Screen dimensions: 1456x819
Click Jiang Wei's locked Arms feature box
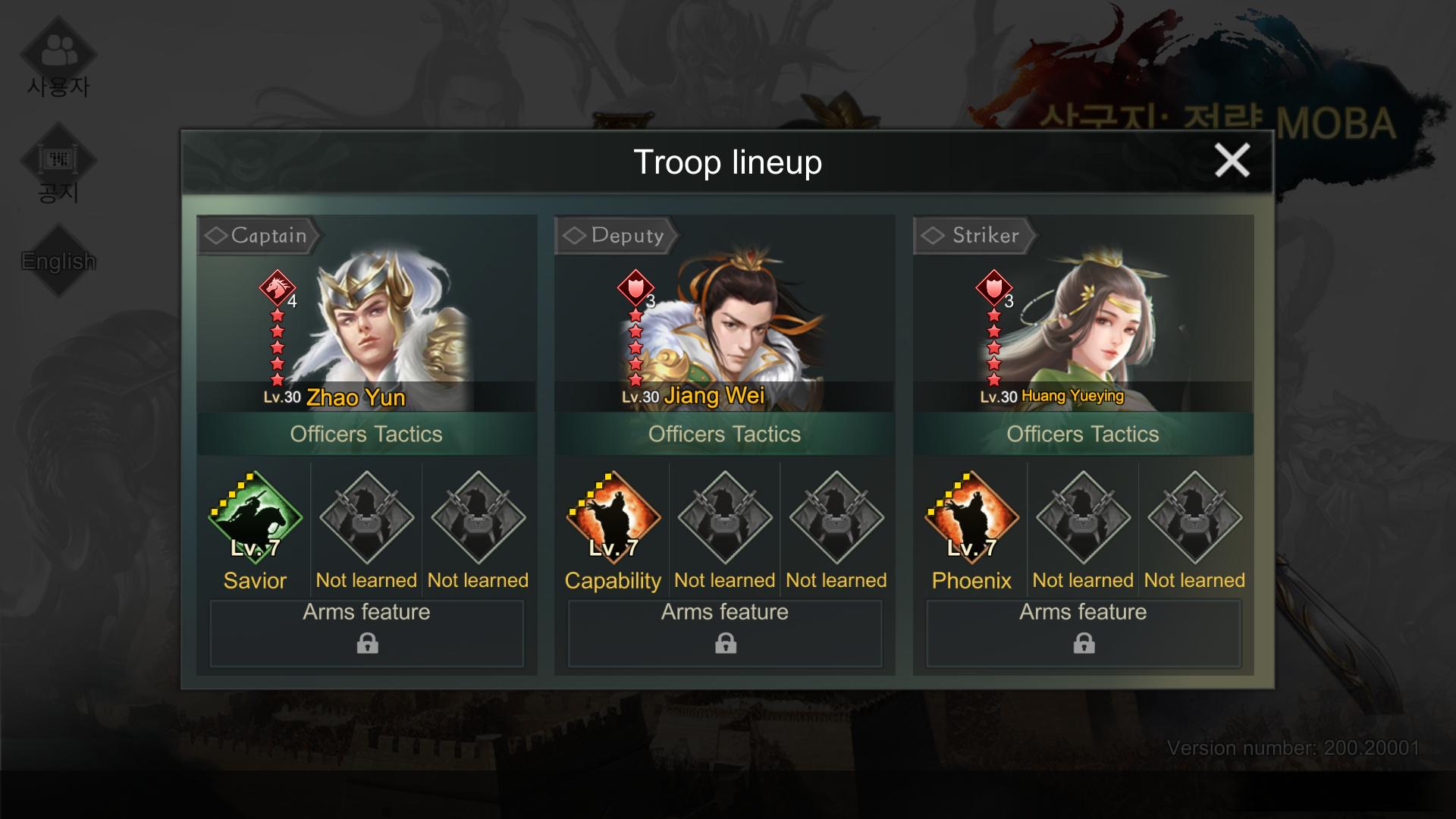(725, 633)
